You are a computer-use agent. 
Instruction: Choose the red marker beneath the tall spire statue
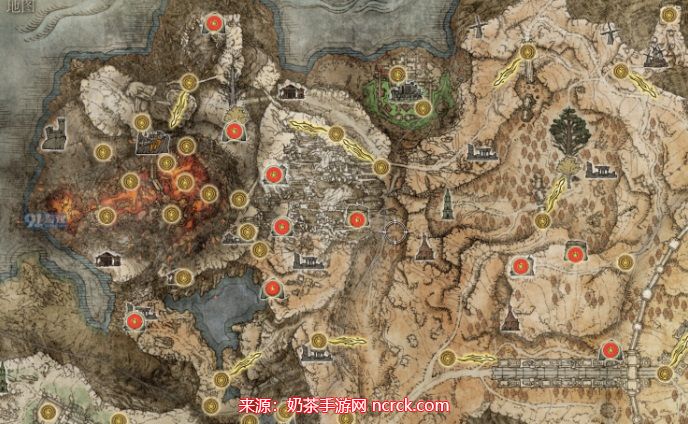pos(232,130)
